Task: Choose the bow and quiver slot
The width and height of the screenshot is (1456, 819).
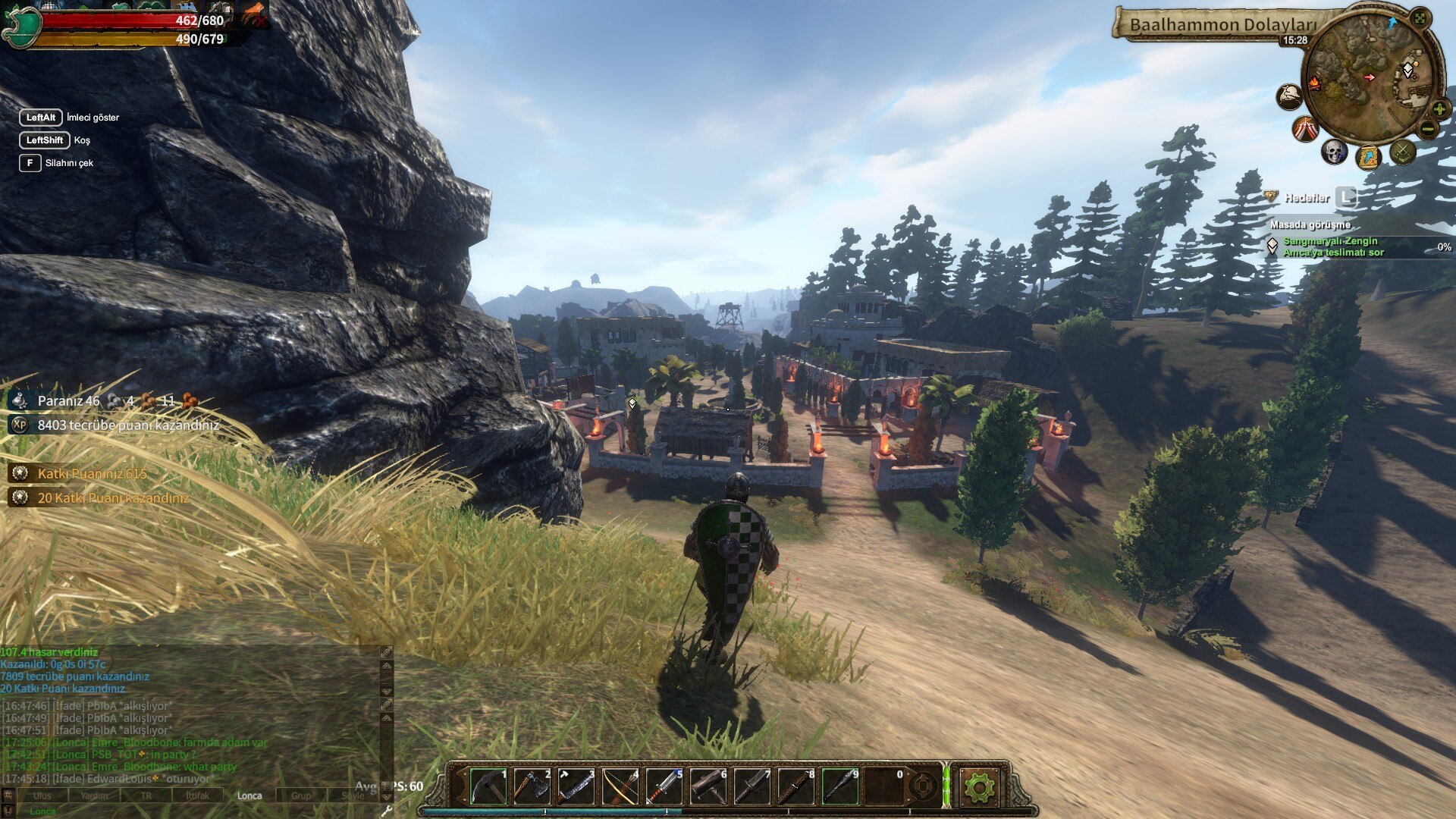Action: 620,786
